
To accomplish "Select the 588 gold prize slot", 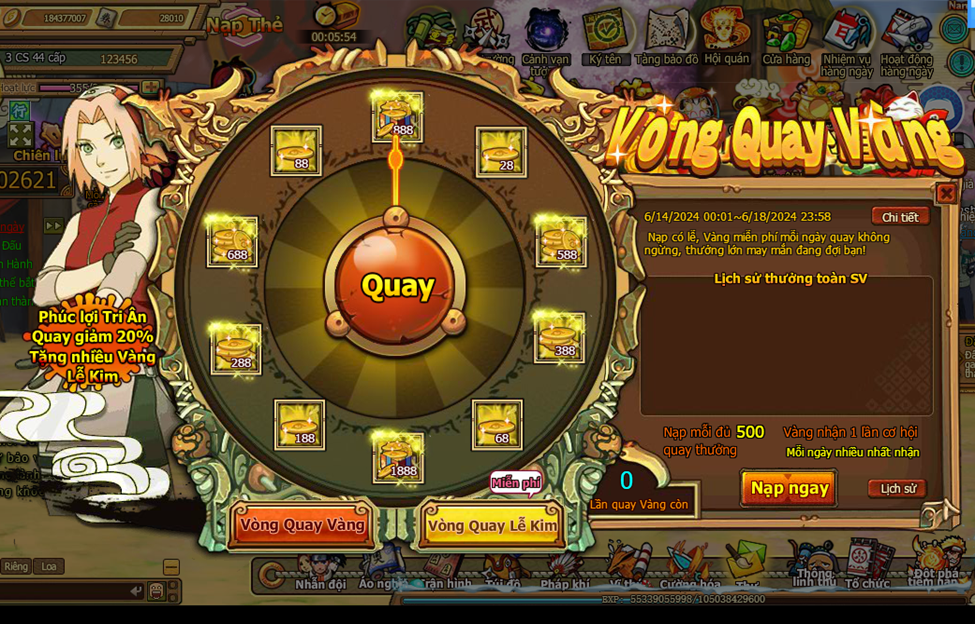I will (562, 241).
